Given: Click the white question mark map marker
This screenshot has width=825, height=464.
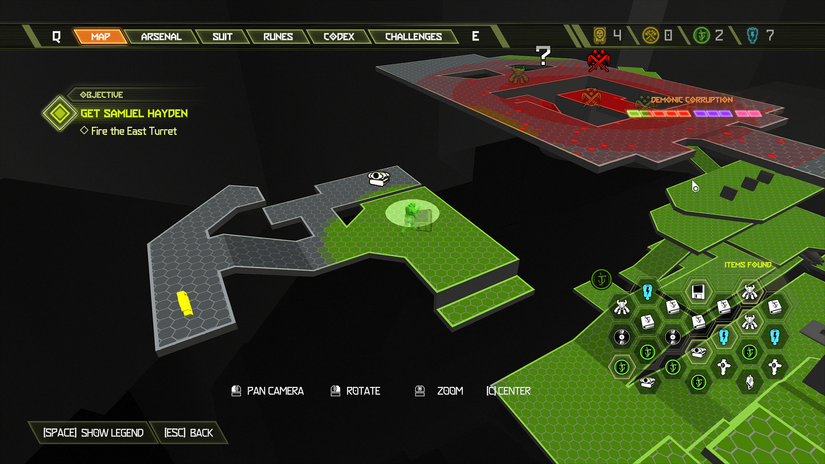Looking at the screenshot, I should (543, 55).
